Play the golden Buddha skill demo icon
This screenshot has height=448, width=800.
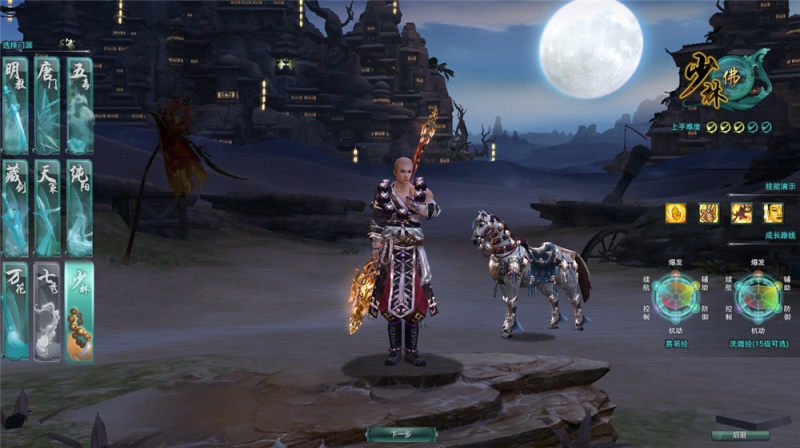coord(676,212)
